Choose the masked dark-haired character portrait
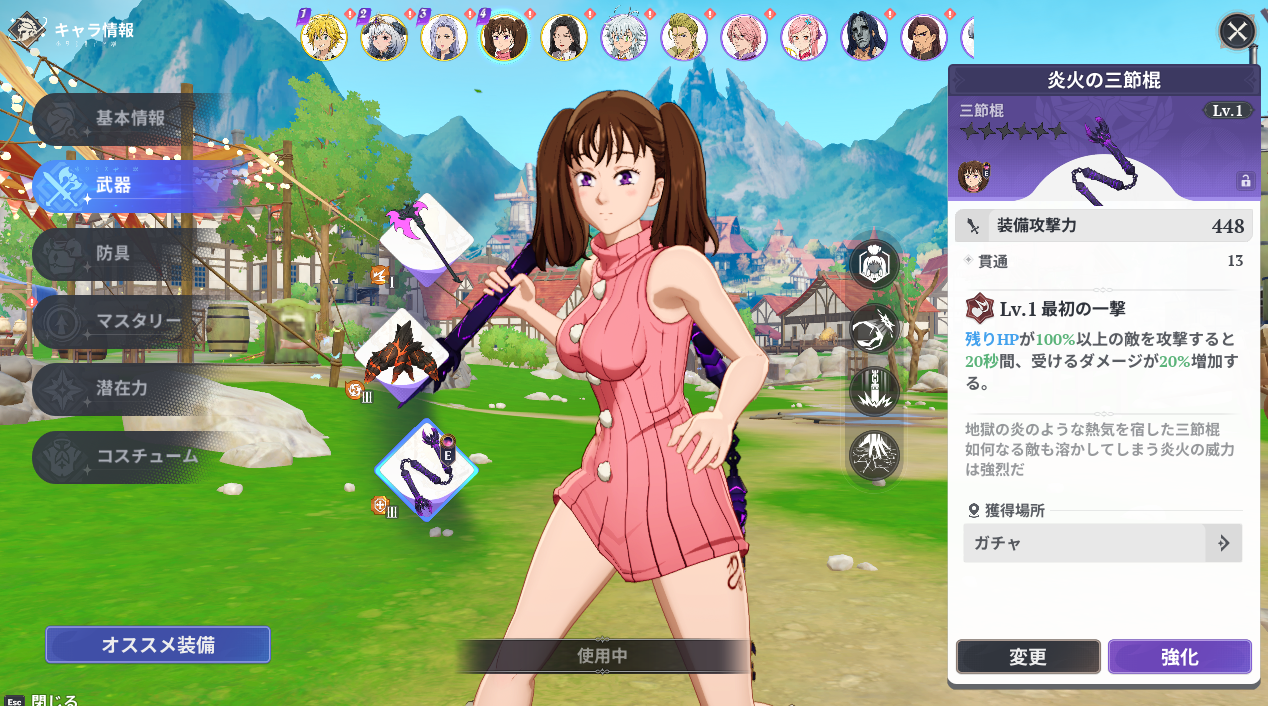The image size is (1268, 706). pyautogui.click(x=864, y=38)
